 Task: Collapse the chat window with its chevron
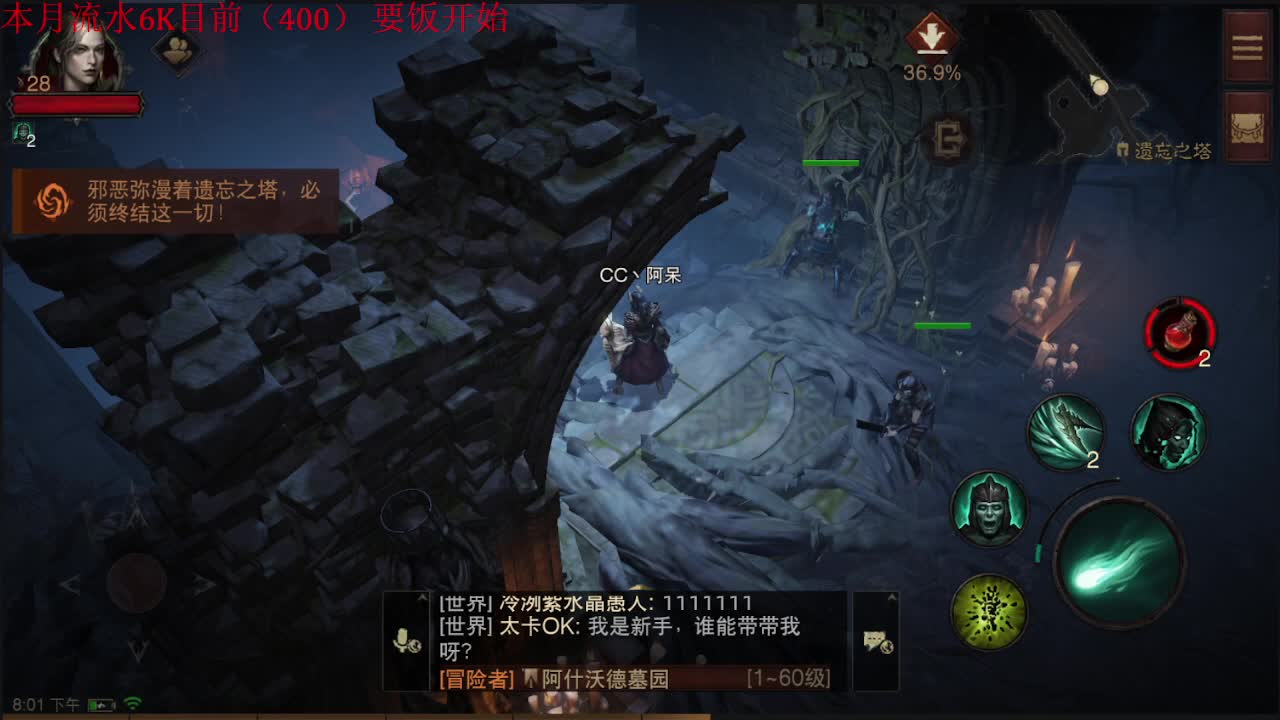[x=420, y=596]
